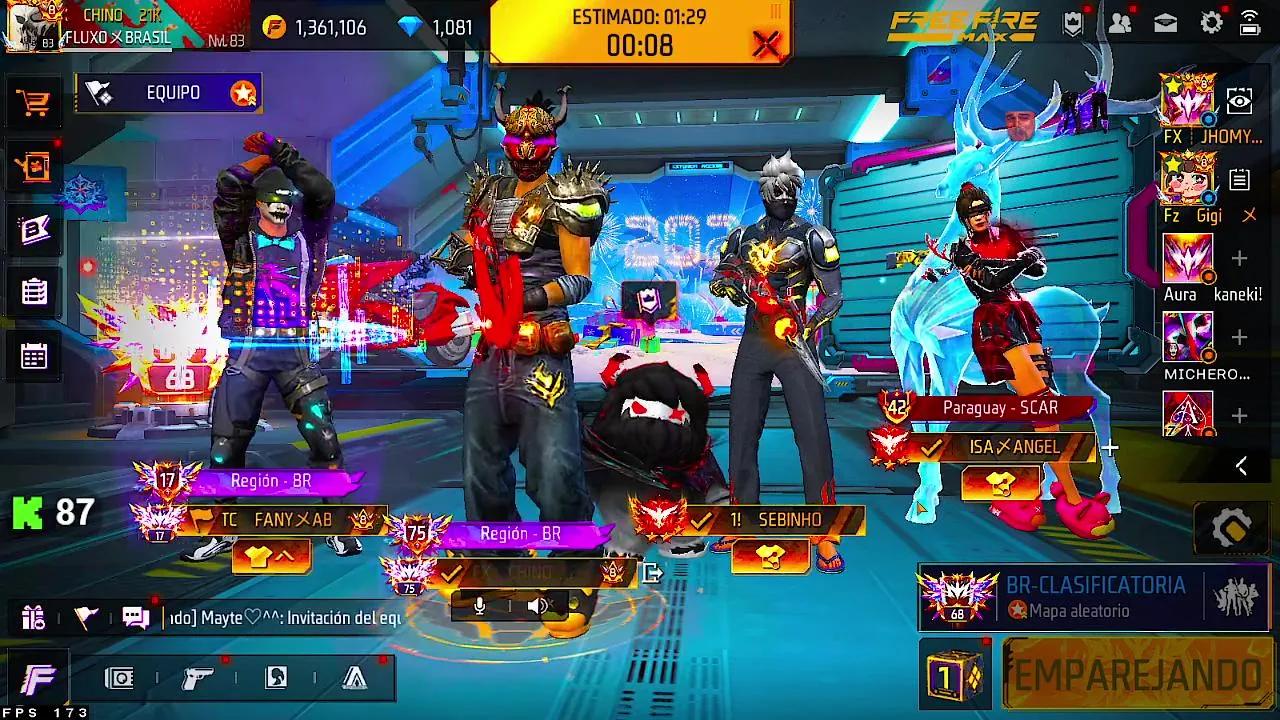Open the events gift box panel
The image size is (1280, 720).
click(x=33, y=168)
